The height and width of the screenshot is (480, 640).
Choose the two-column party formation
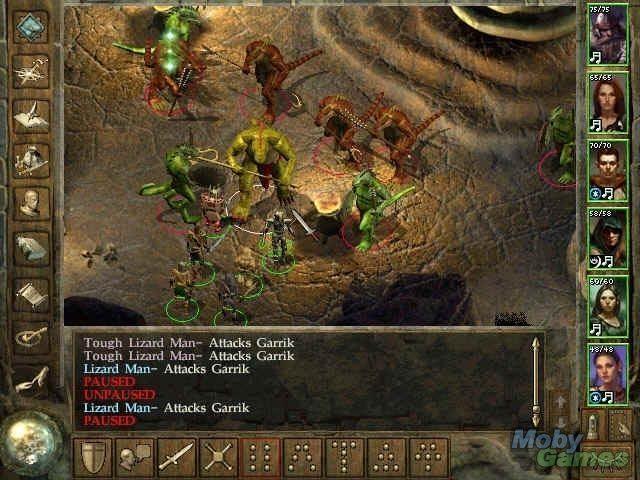tap(261, 456)
